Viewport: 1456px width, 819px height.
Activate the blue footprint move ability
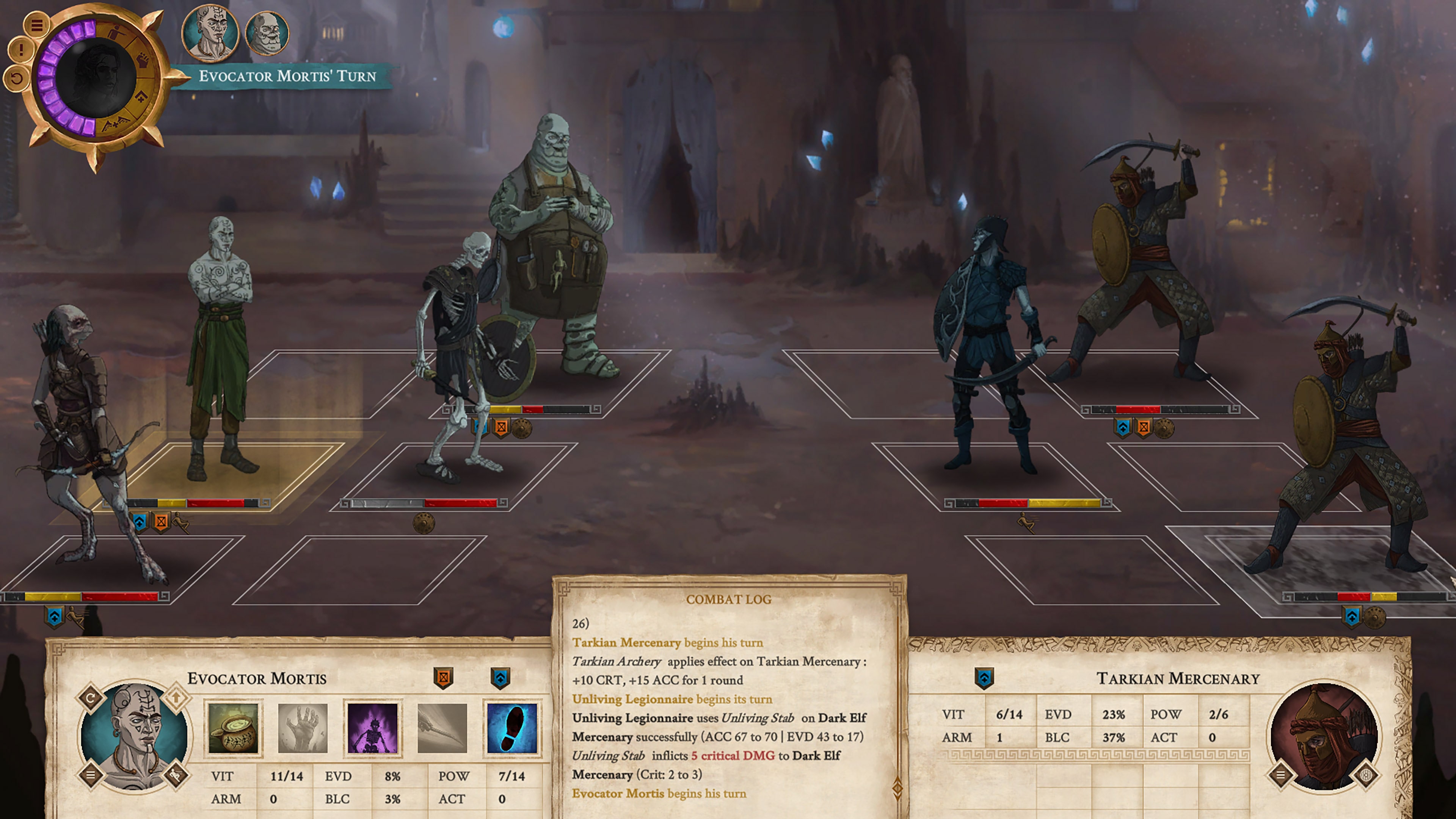pyautogui.click(x=511, y=728)
